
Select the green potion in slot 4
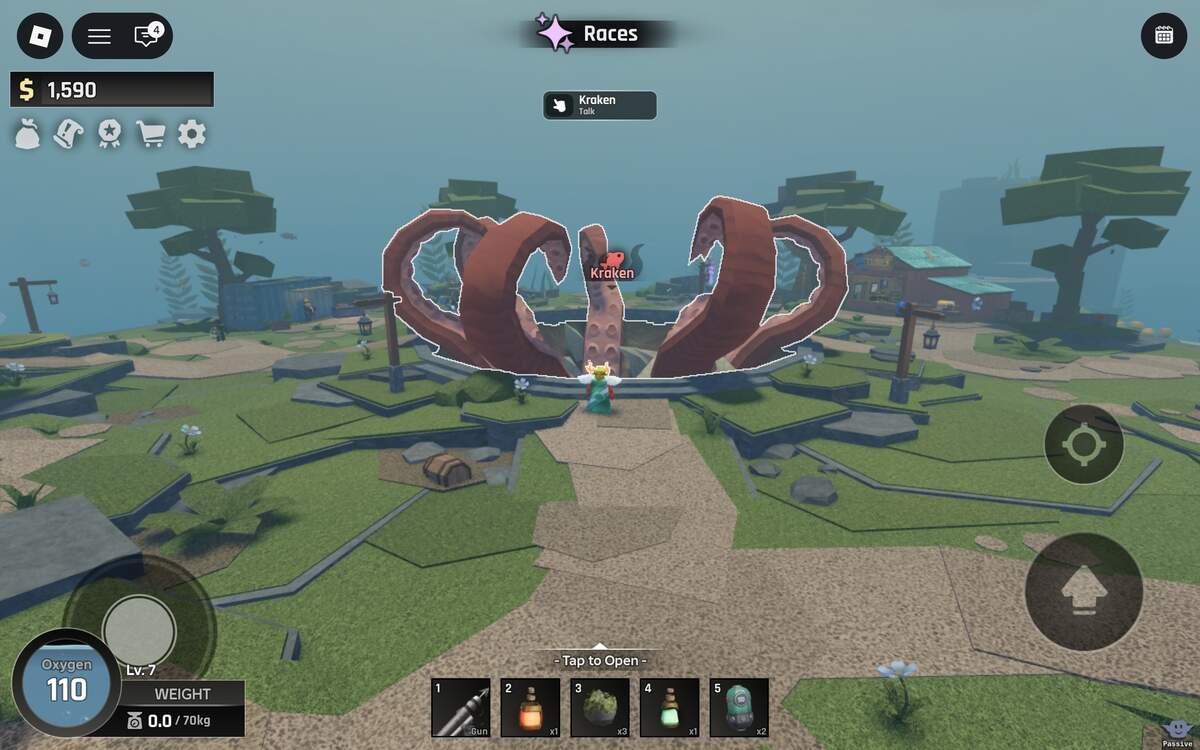coord(670,707)
